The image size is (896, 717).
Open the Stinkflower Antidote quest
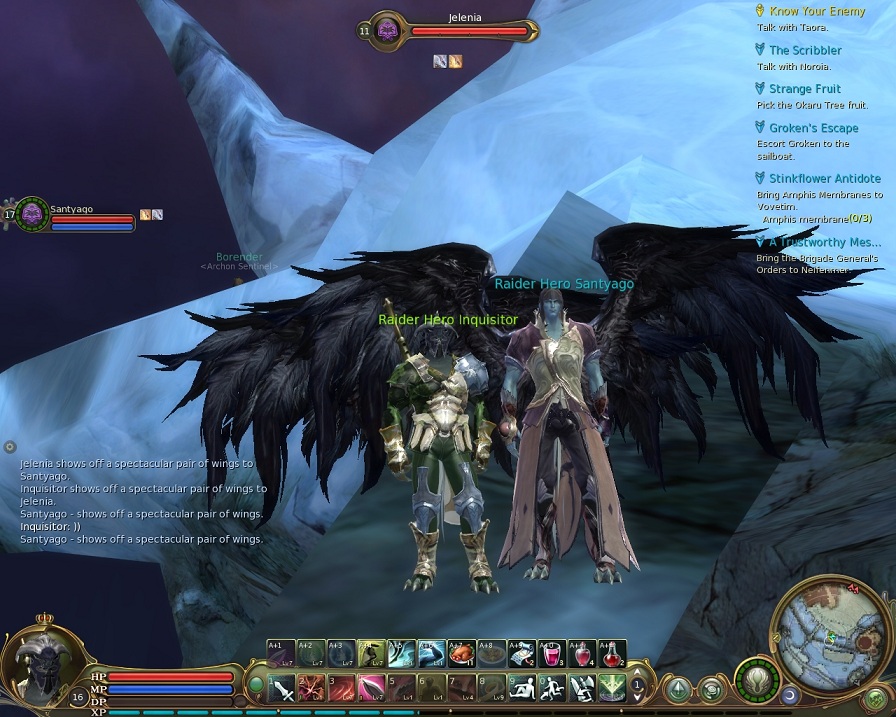(825, 179)
